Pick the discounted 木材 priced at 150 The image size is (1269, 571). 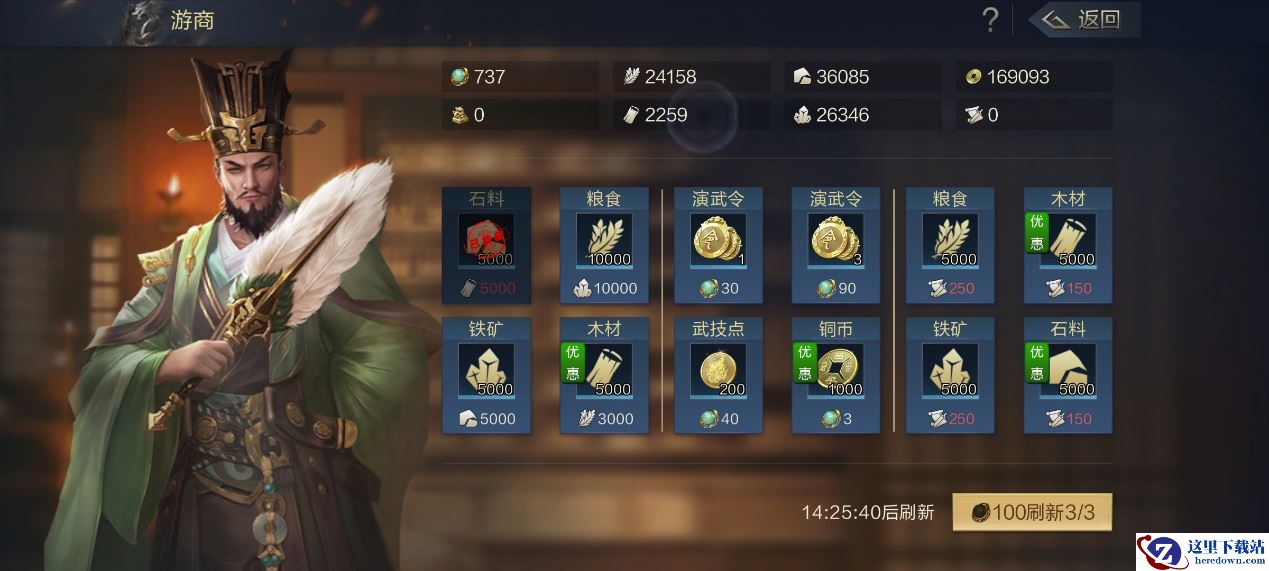pos(1068,245)
